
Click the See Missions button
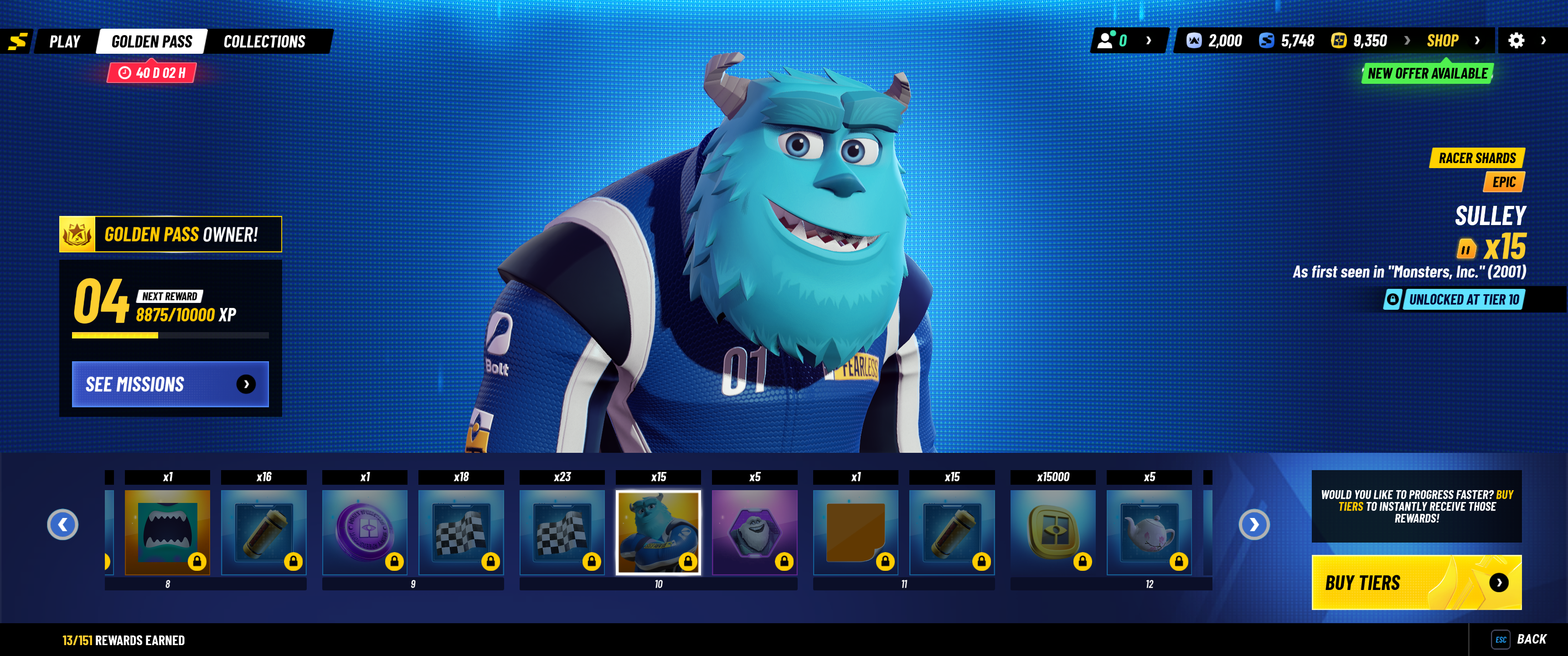[x=170, y=384]
